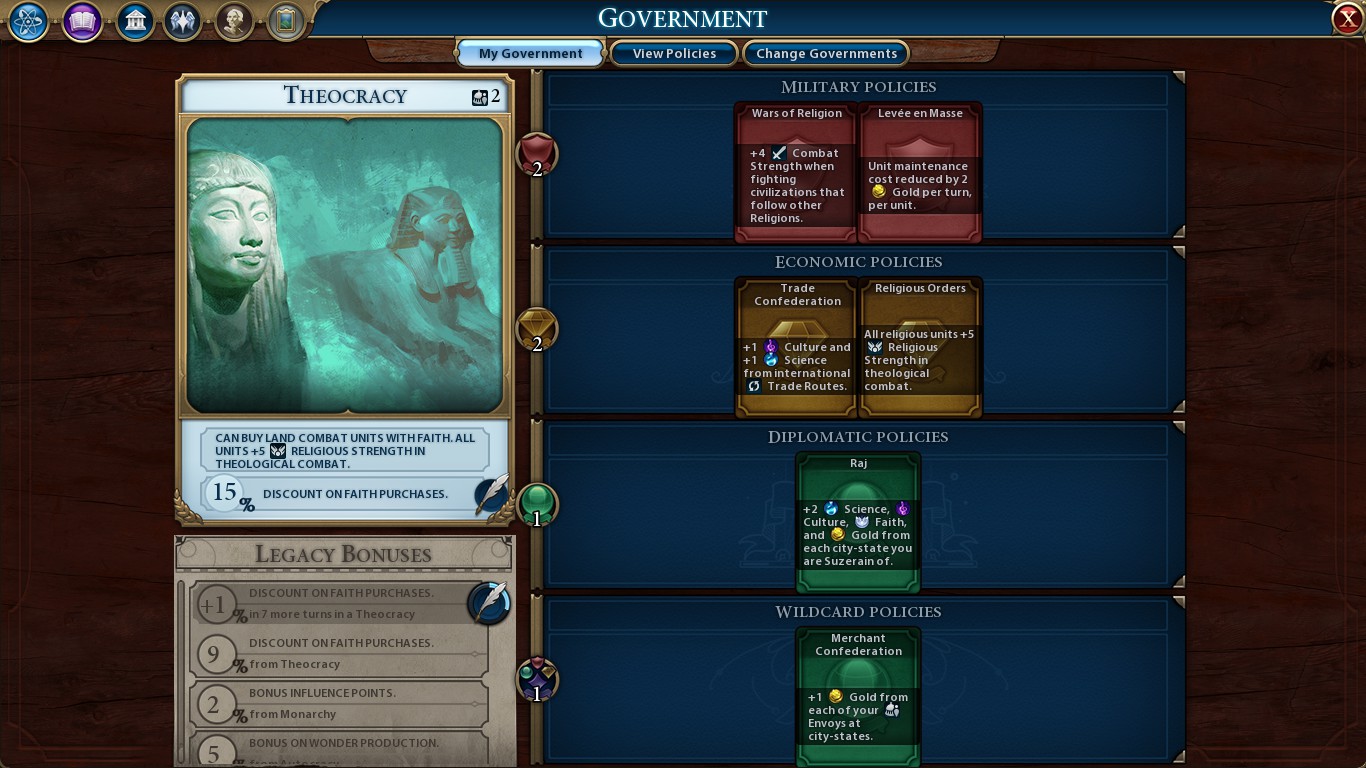Select the red Military policy slot icon

pyautogui.click(x=536, y=155)
